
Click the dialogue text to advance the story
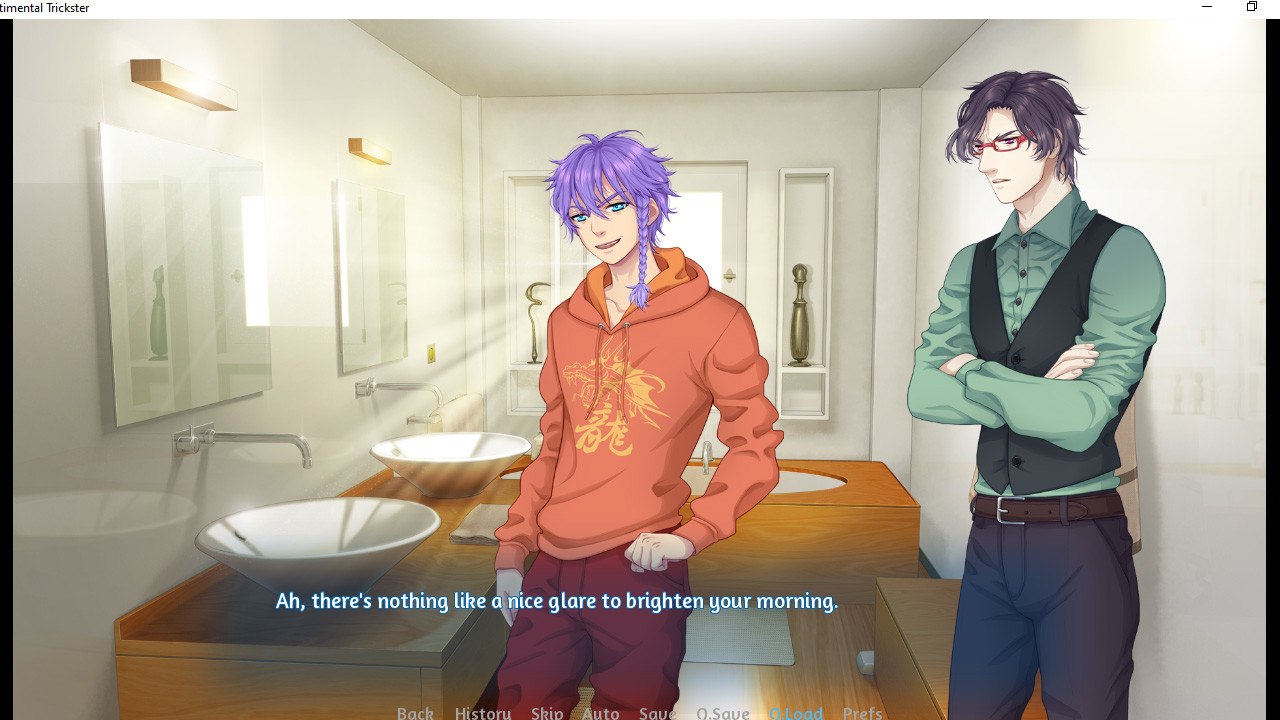click(x=556, y=600)
